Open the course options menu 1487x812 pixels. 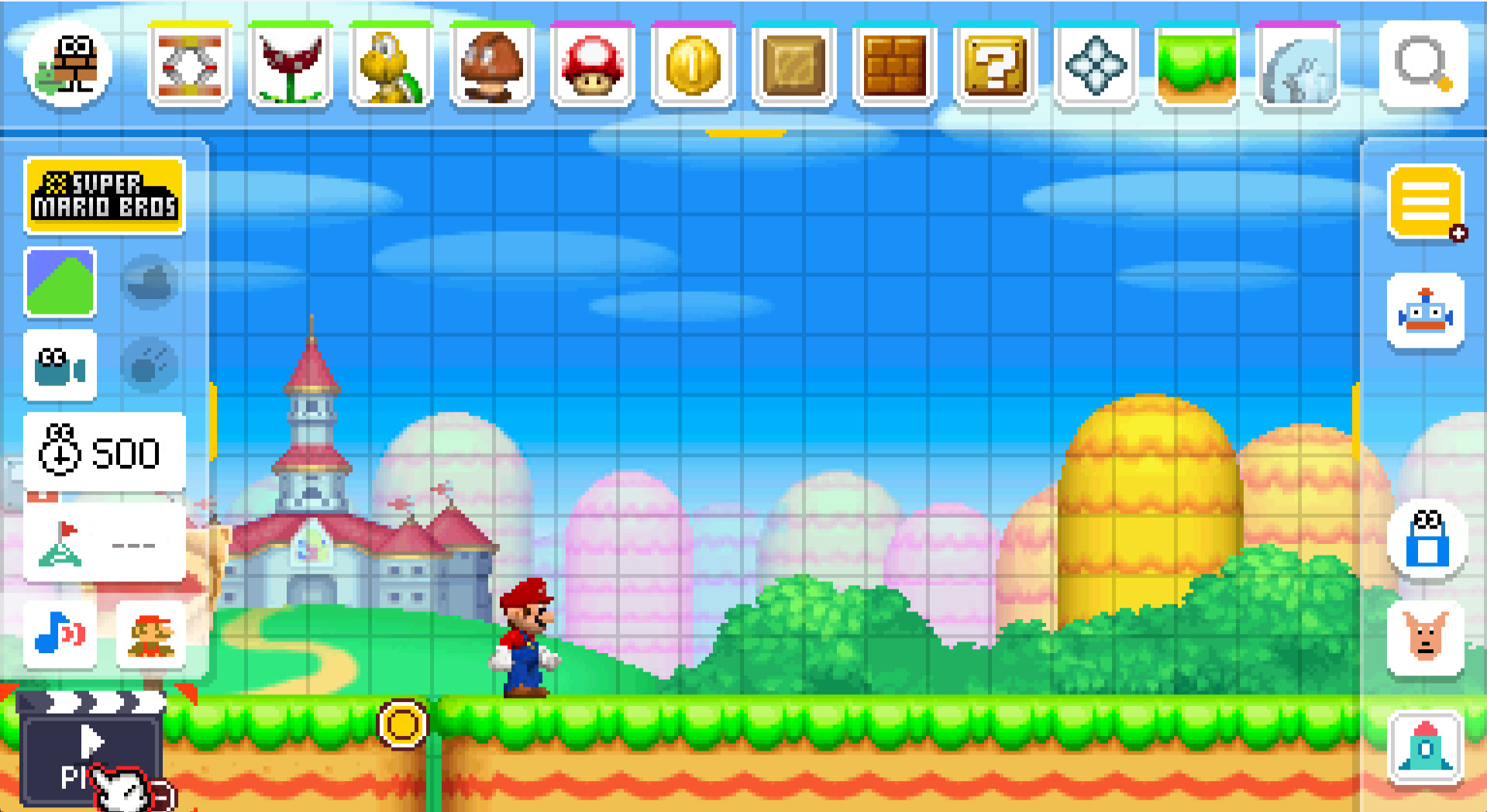click(x=1426, y=201)
